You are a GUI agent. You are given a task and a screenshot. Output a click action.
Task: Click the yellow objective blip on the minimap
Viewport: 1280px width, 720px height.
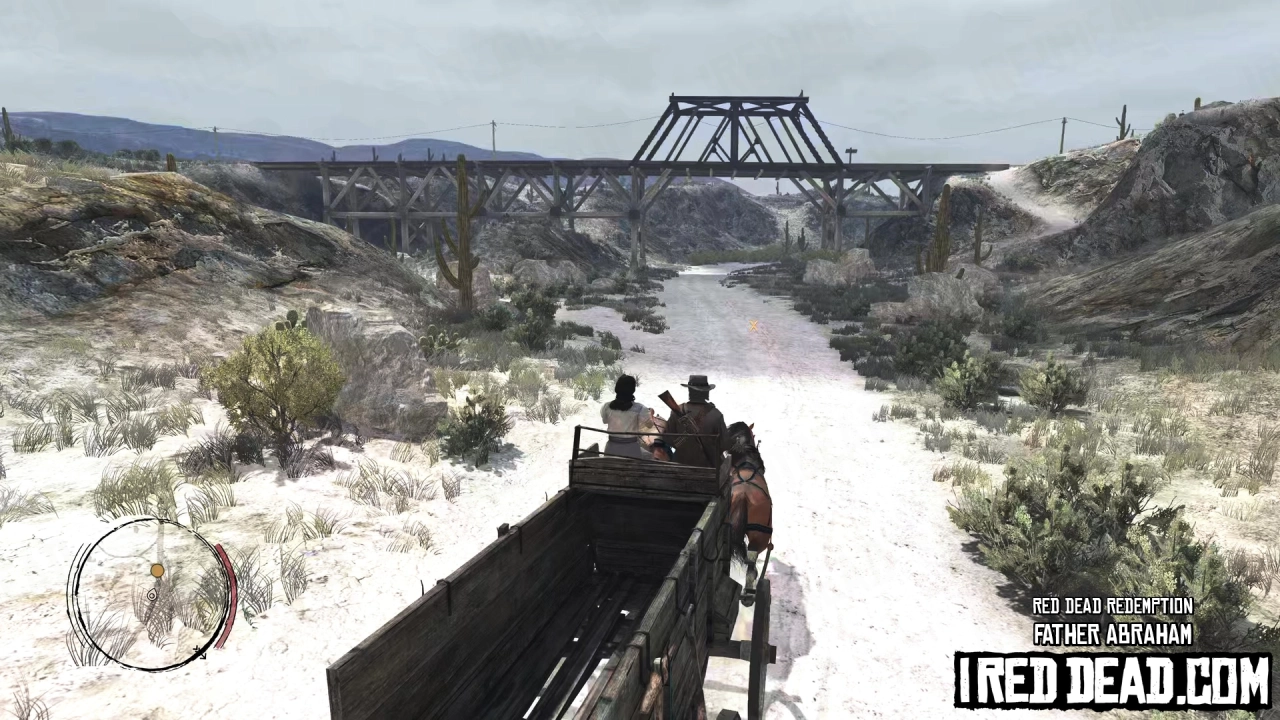(x=157, y=570)
